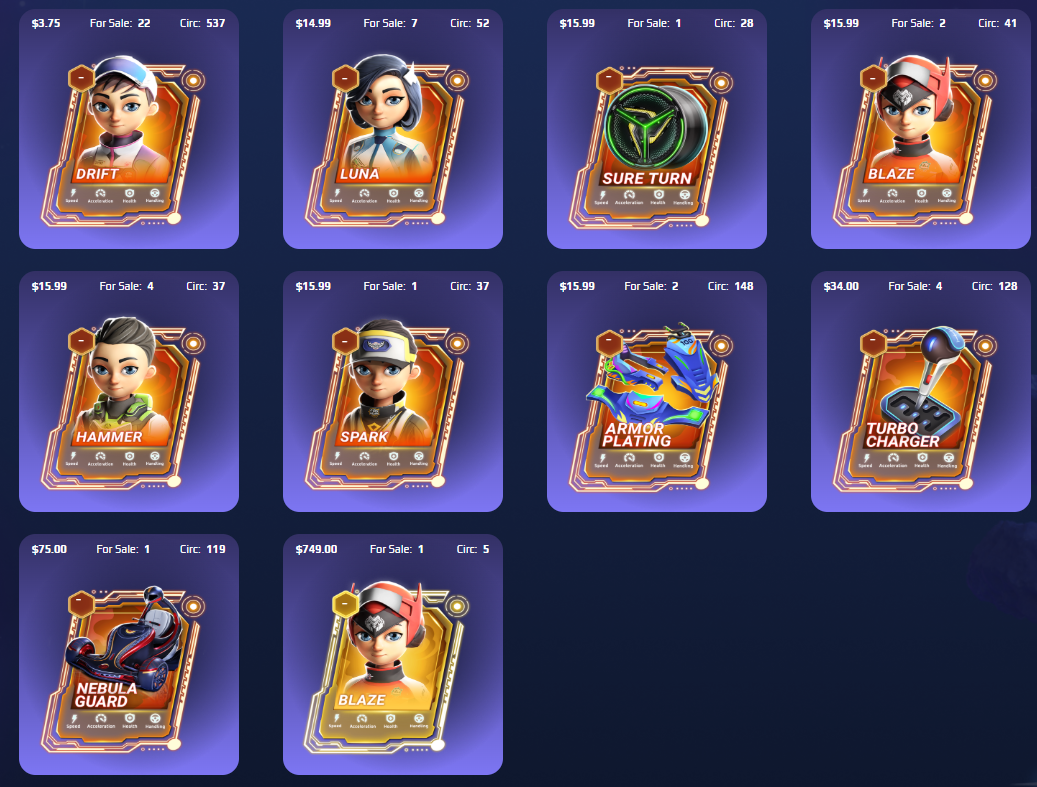
Task: Select the Drift card priced $3.75
Action: tap(128, 138)
